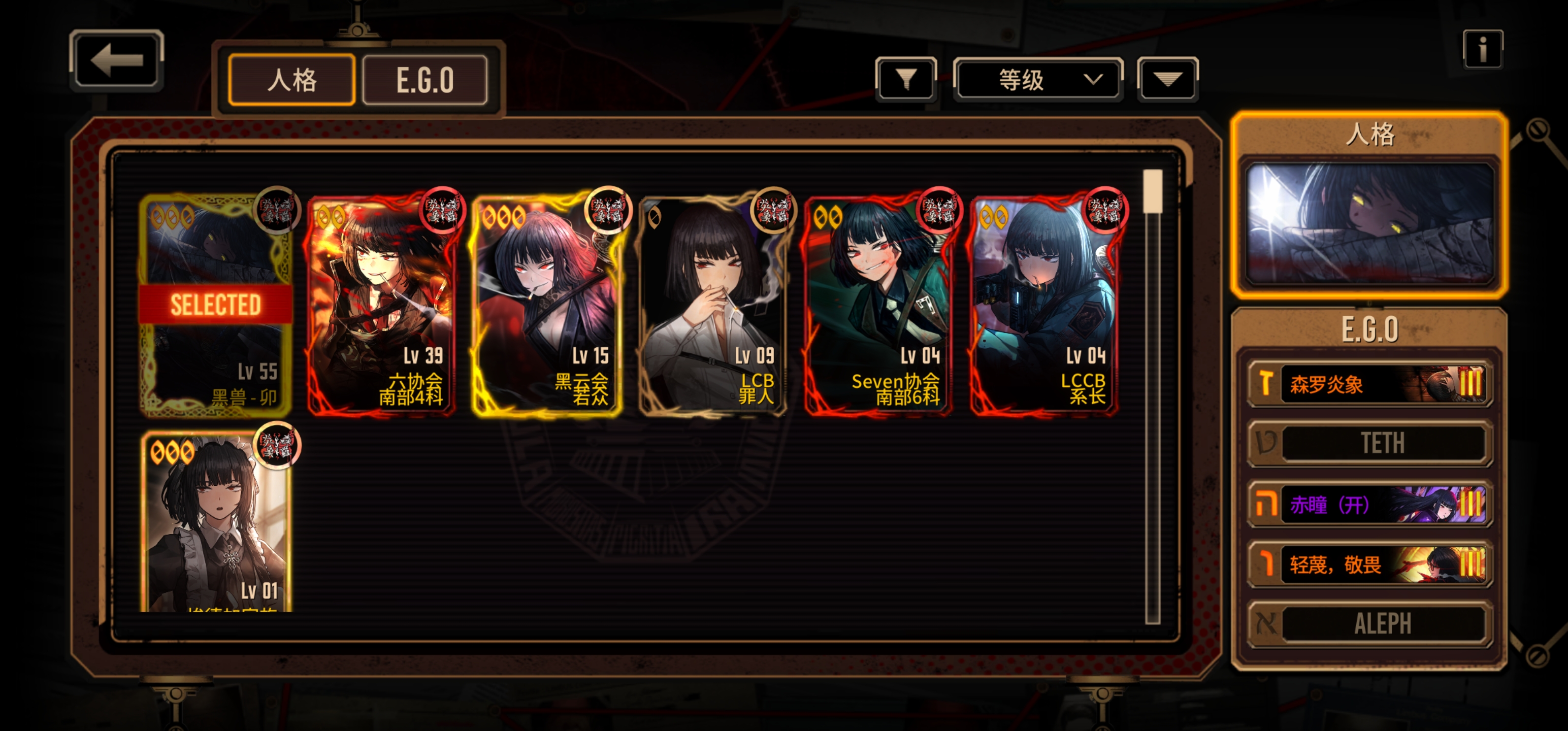Open the 赤瞳（开） E.G.O slot
The width and height of the screenshot is (1568, 731).
1369,504
